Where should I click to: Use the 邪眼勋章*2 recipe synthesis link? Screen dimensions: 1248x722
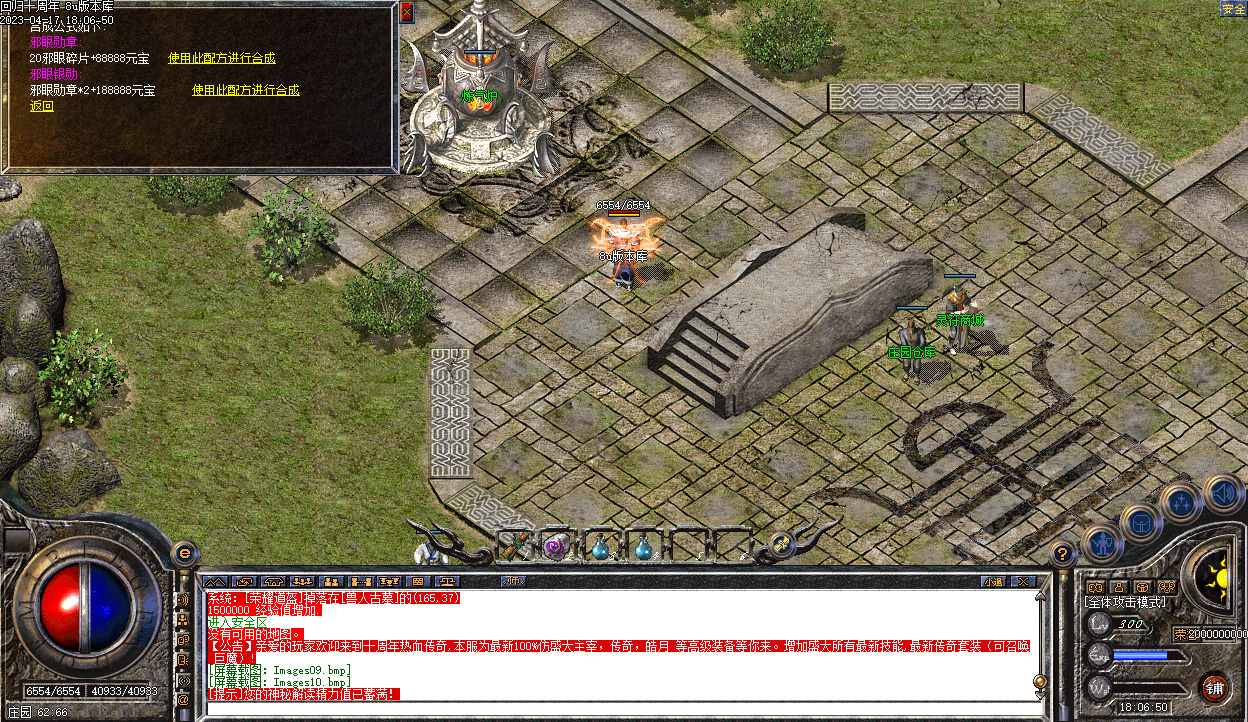(x=245, y=90)
